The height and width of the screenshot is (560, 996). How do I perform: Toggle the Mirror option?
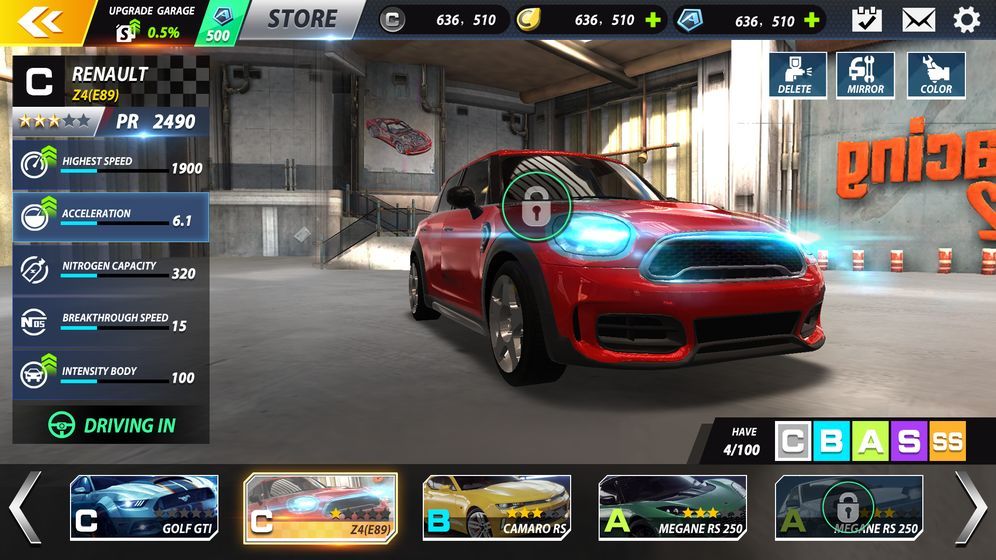click(x=865, y=75)
